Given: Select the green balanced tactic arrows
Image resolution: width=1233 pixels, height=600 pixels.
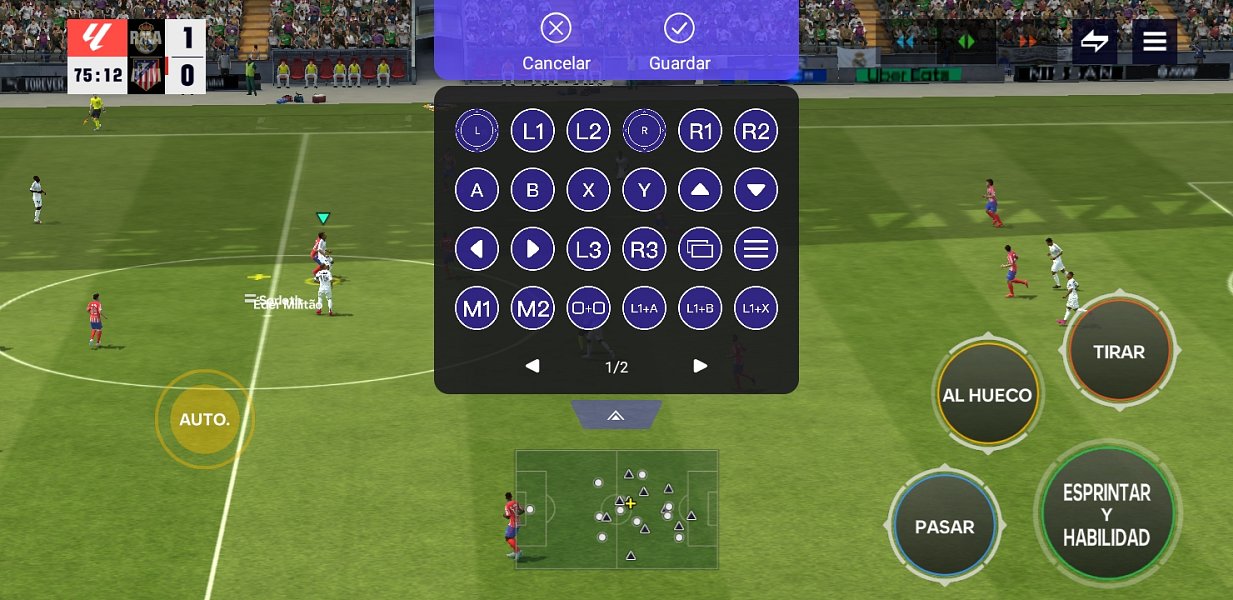Looking at the screenshot, I should [x=966, y=42].
